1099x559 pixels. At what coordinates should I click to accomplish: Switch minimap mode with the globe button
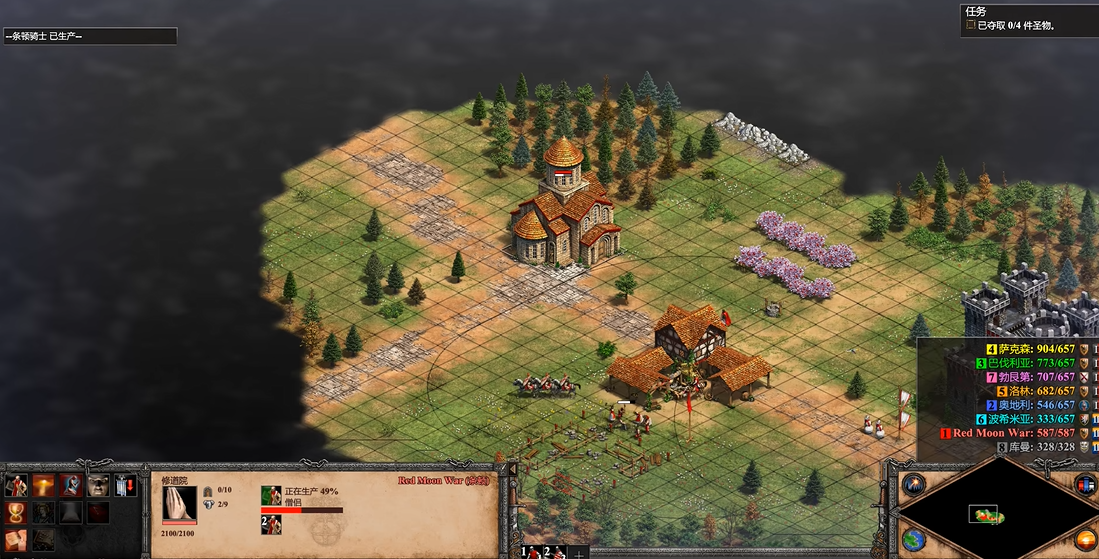click(x=911, y=540)
